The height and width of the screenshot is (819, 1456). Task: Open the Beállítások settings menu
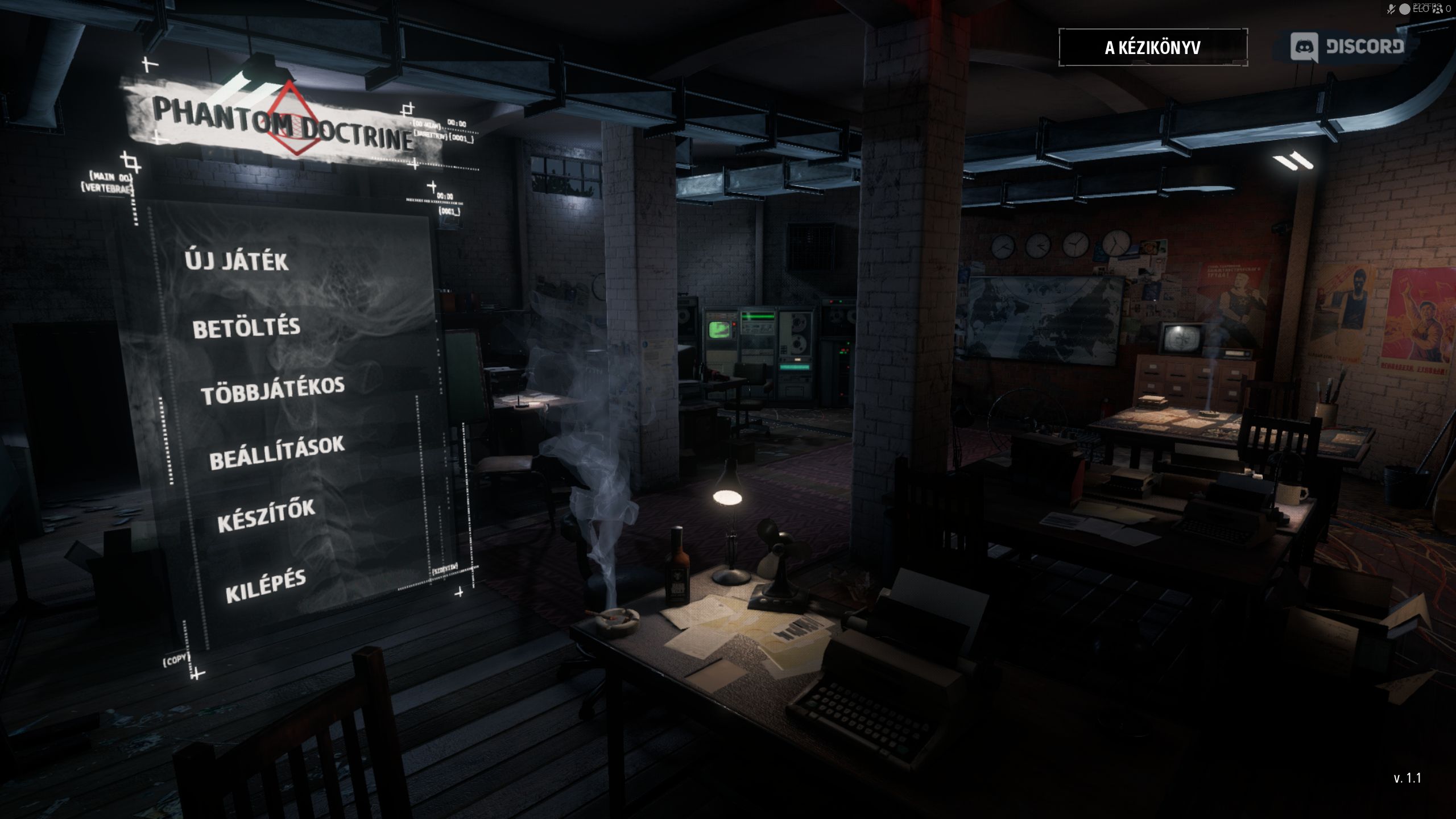(277, 453)
